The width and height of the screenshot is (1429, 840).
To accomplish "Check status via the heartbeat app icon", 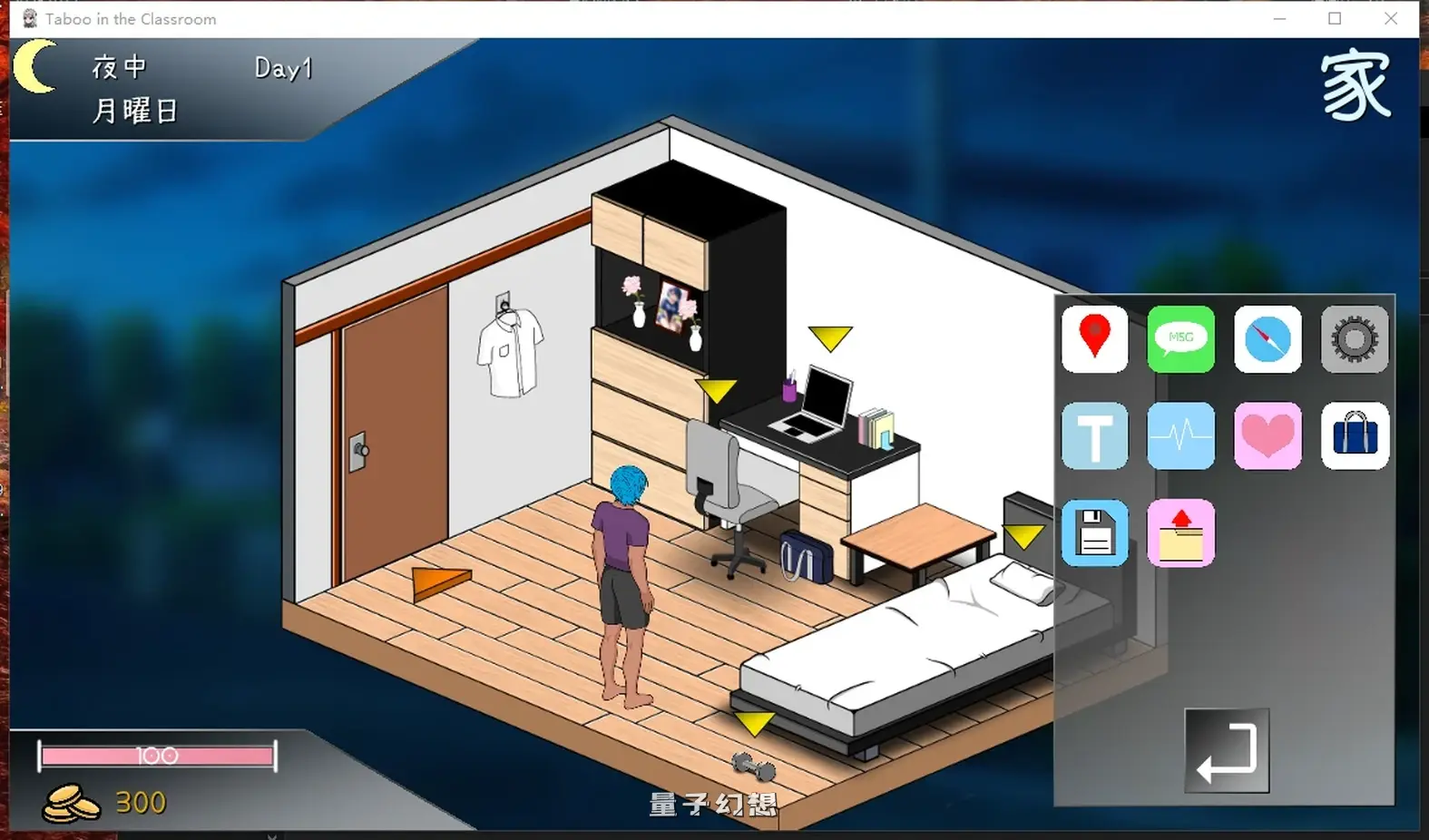I will (x=1180, y=436).
